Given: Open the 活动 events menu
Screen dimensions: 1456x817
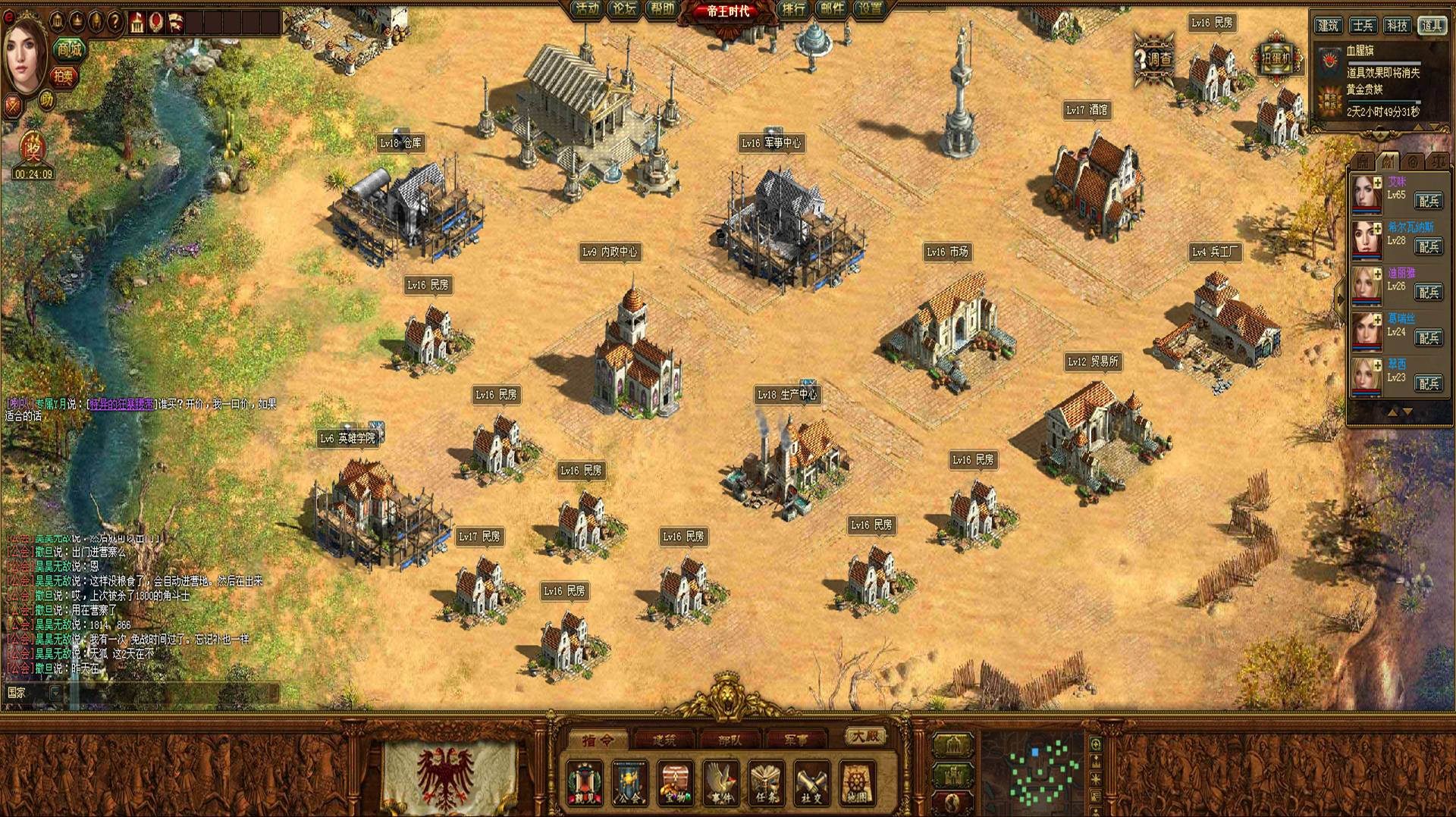Looking at the screenshot, I should [587, 9].
